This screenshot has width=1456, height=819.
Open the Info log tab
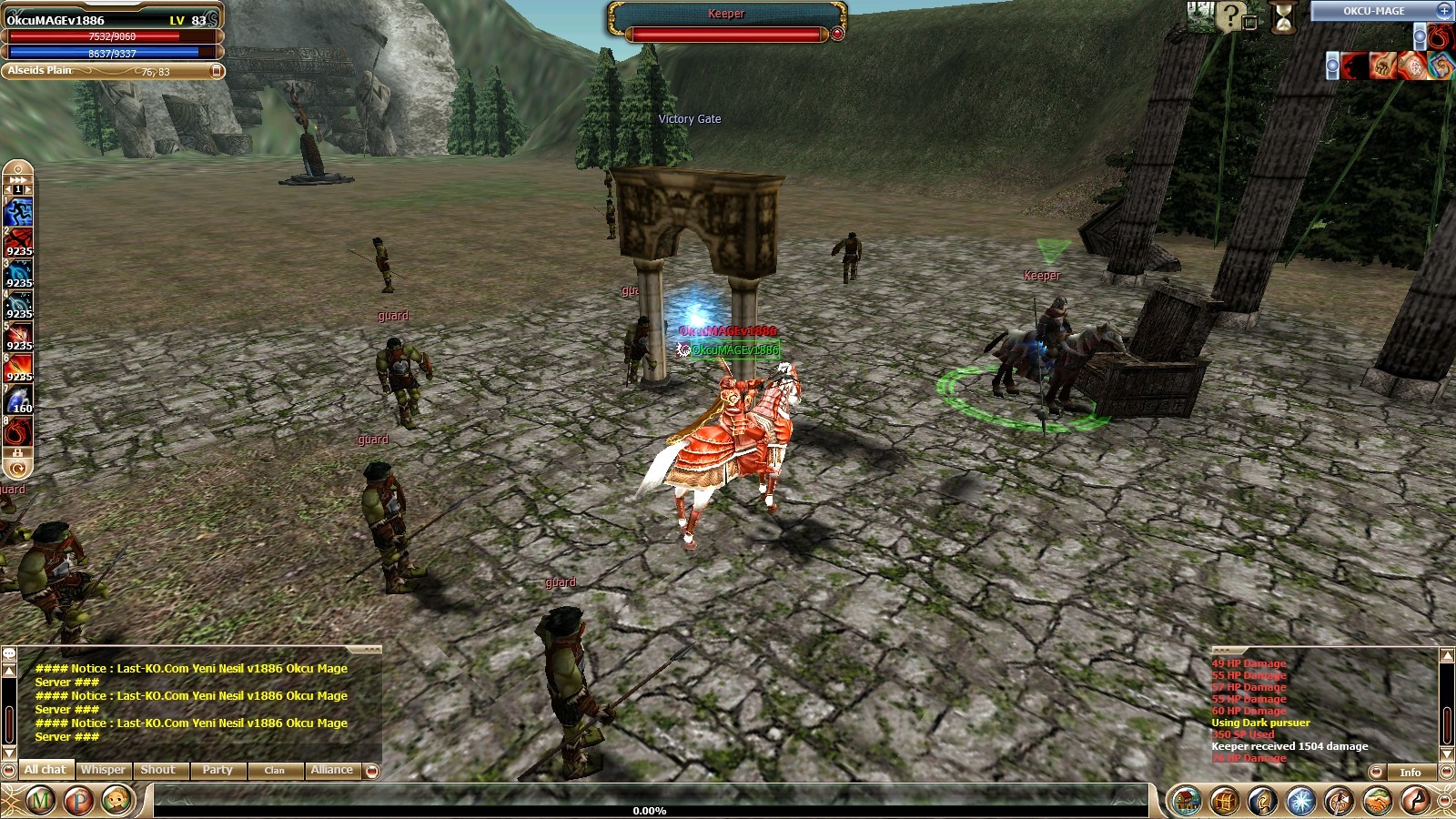tap(1410, 773)
